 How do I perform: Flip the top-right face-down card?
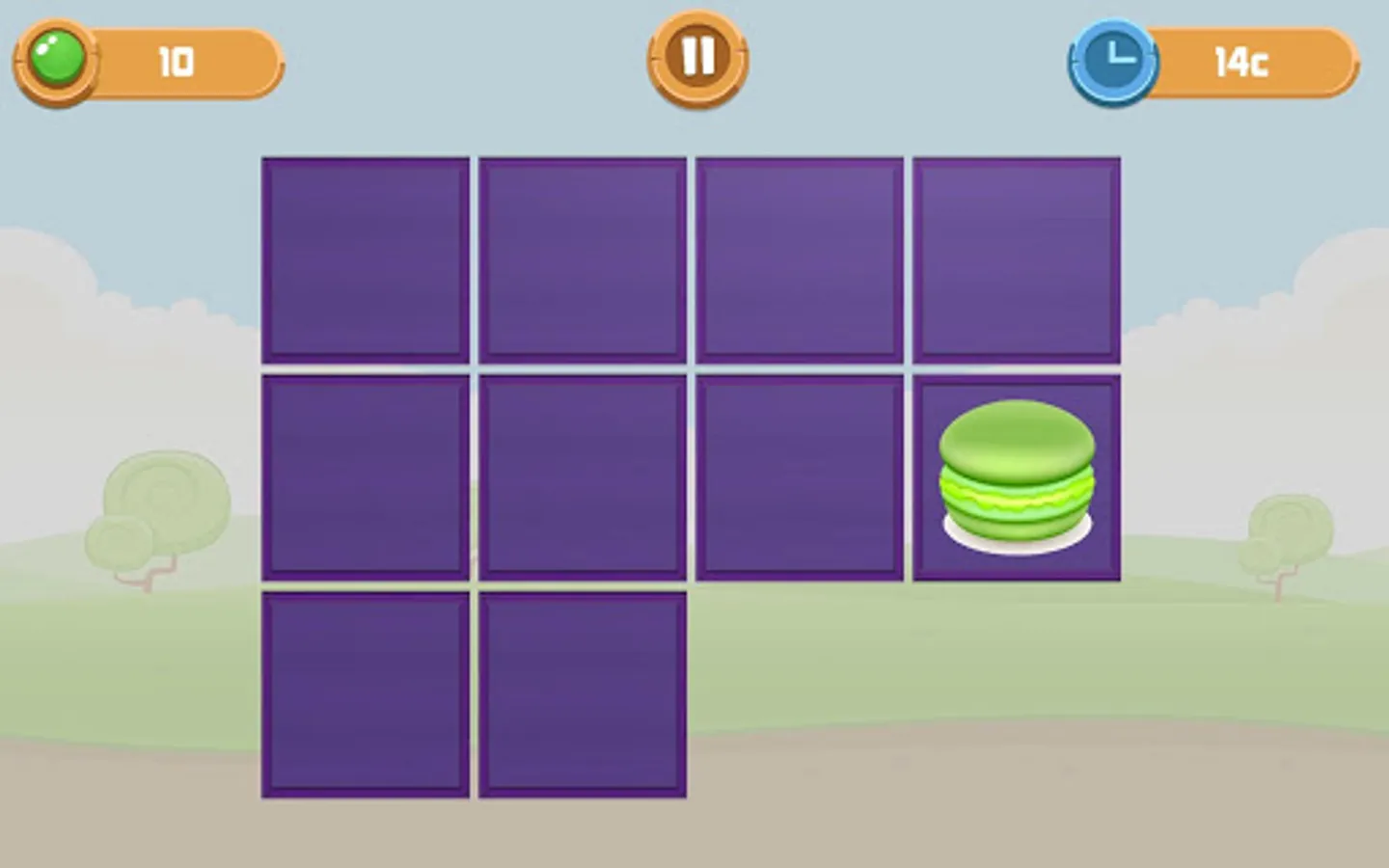[x=1016, y=258]
